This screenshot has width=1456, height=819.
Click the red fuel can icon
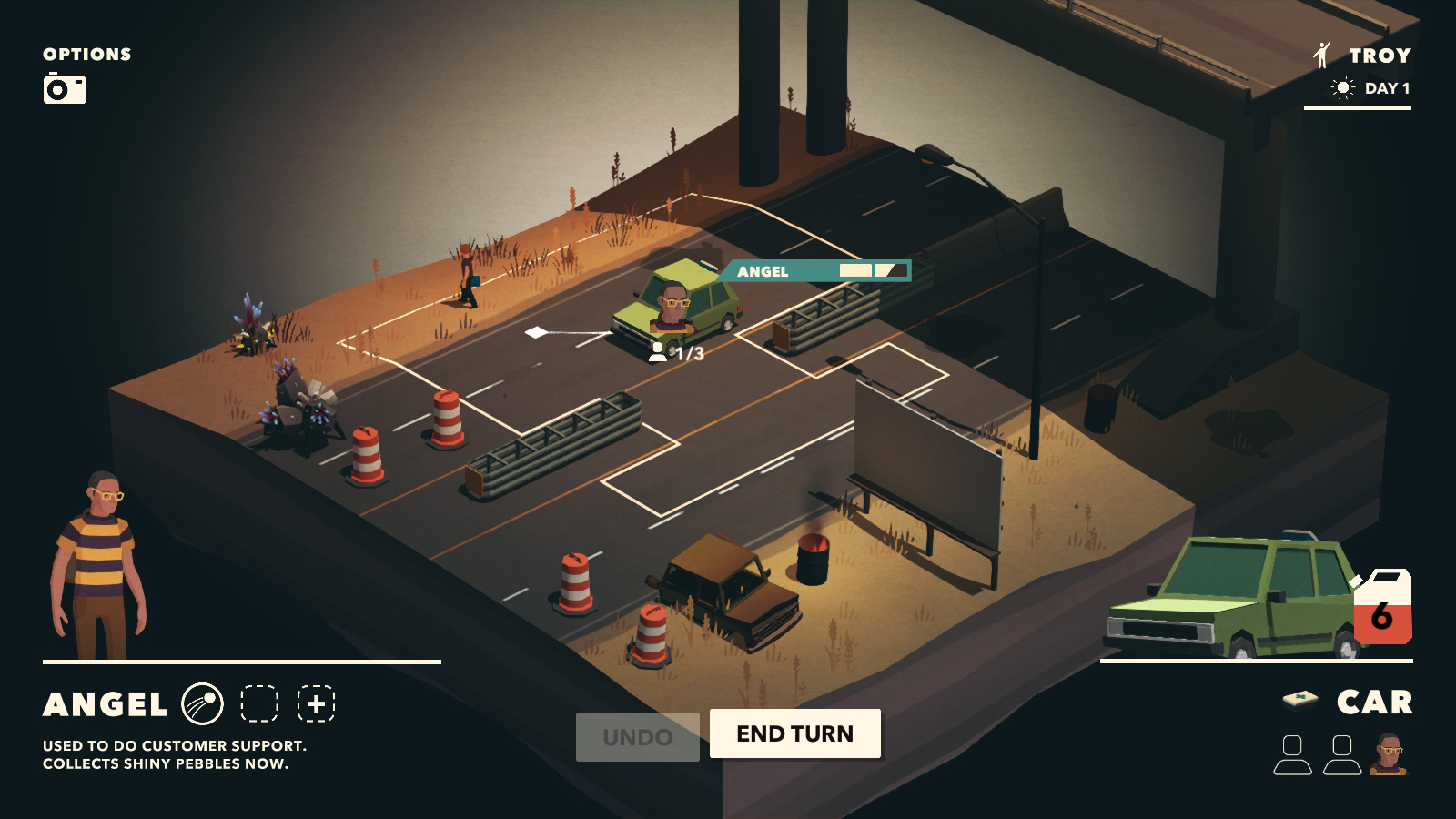pyautogui.click(x=1381, y=608)
